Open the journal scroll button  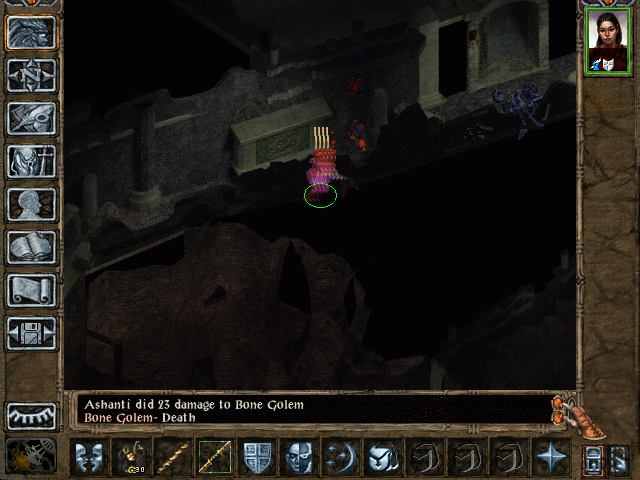(31, 290)
